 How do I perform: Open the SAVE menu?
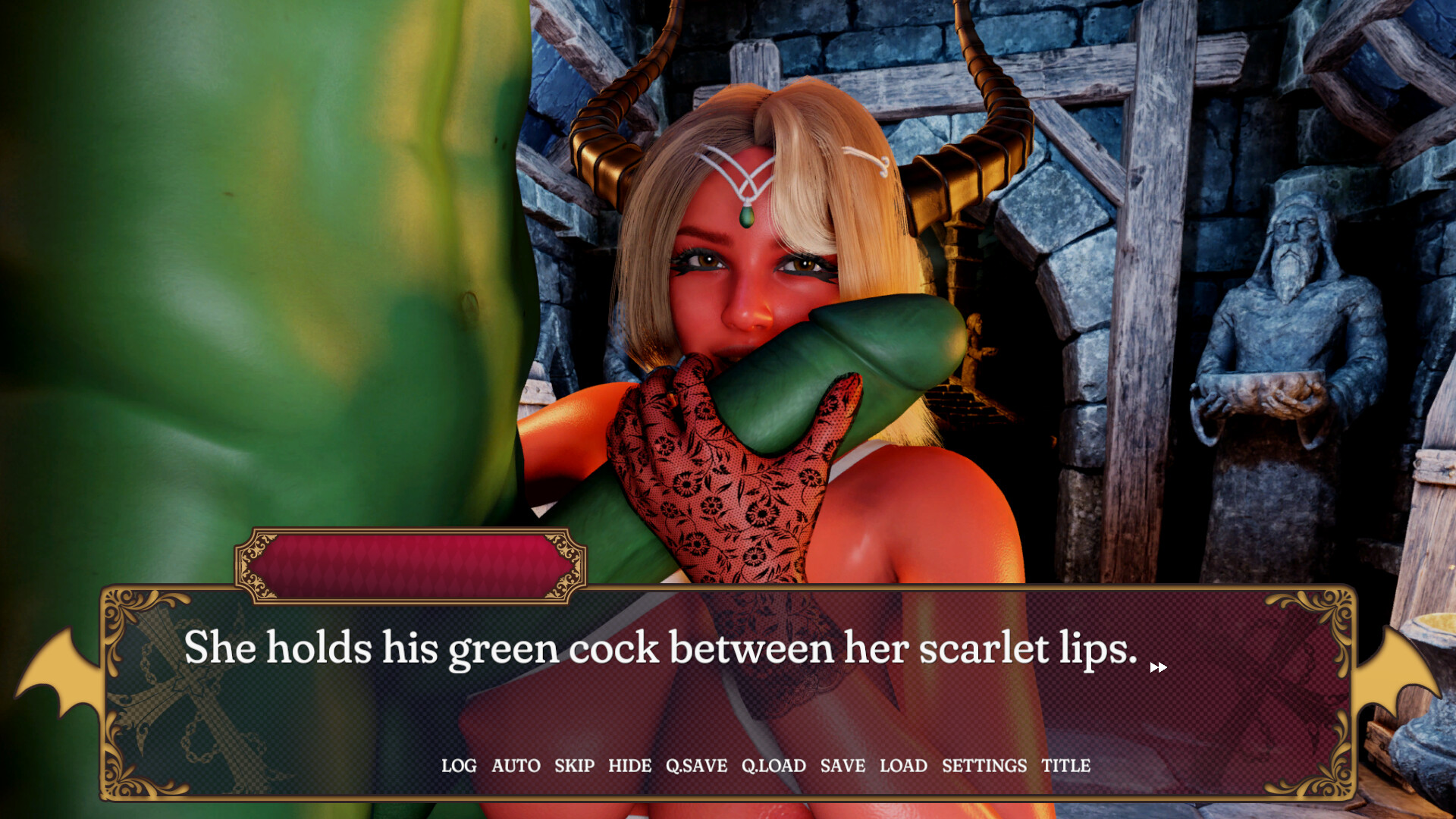point(843,766)
